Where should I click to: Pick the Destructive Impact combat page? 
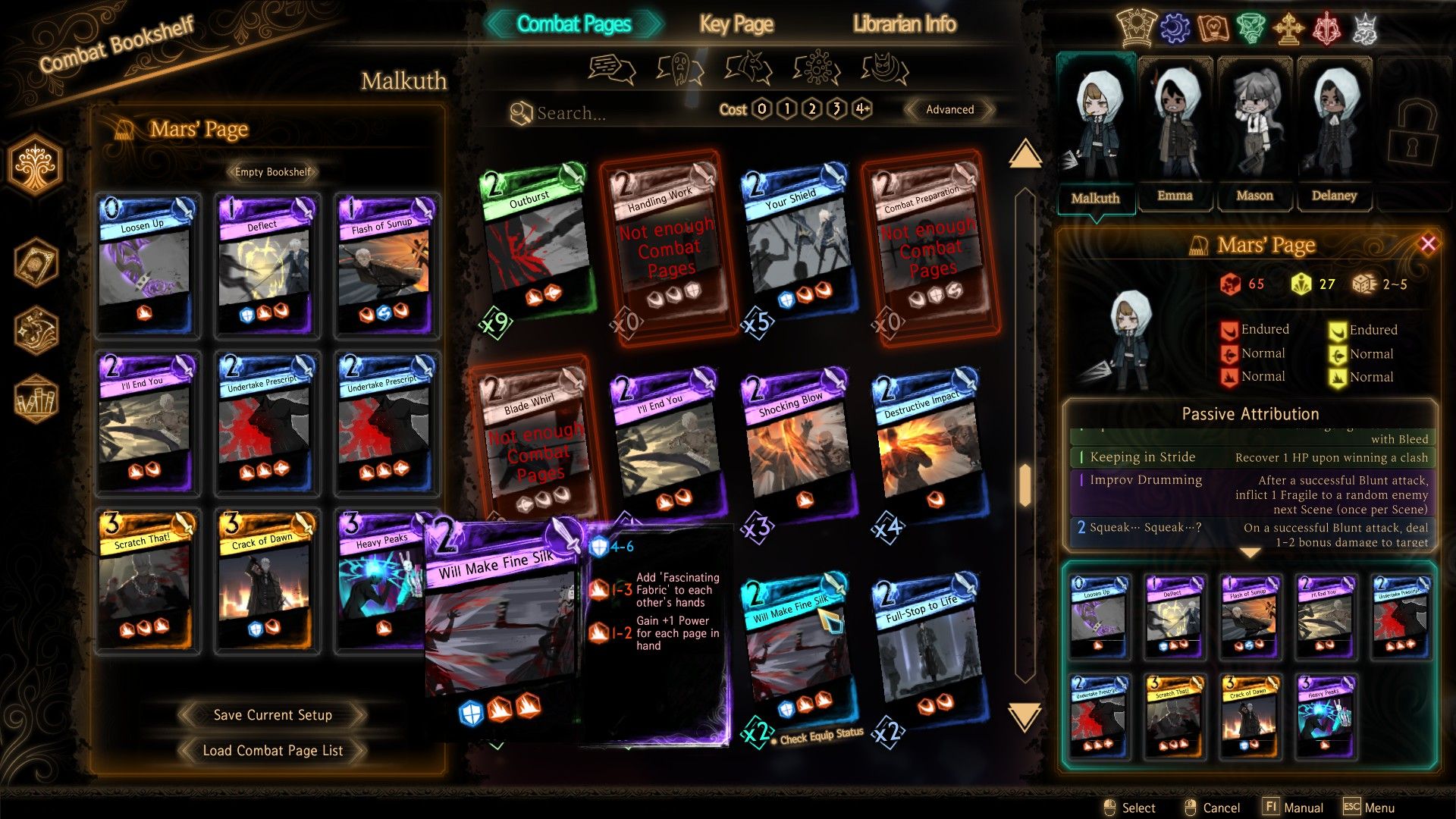[928, 444]
